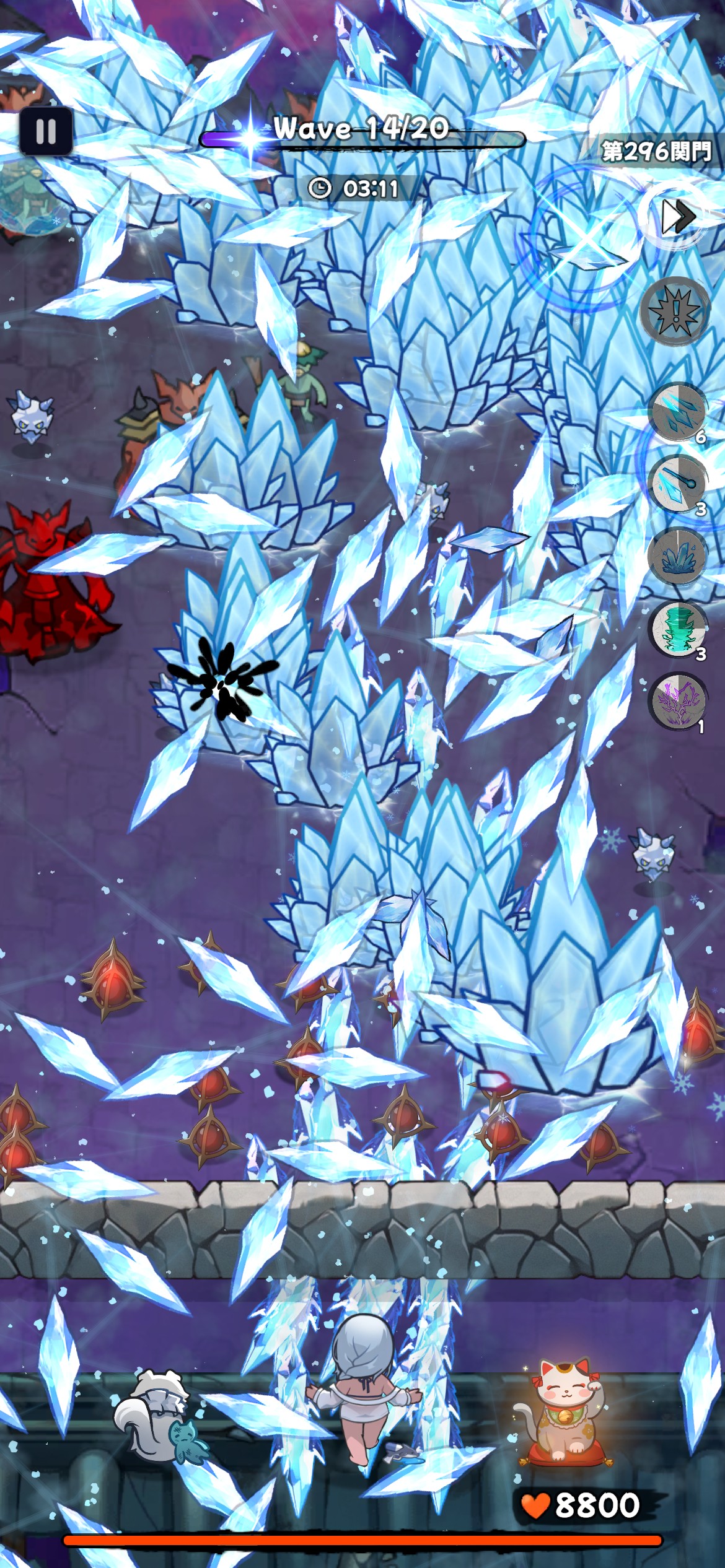Pause the game
725x1568 pixels.
pyautogui.click(x=46, y=131)
